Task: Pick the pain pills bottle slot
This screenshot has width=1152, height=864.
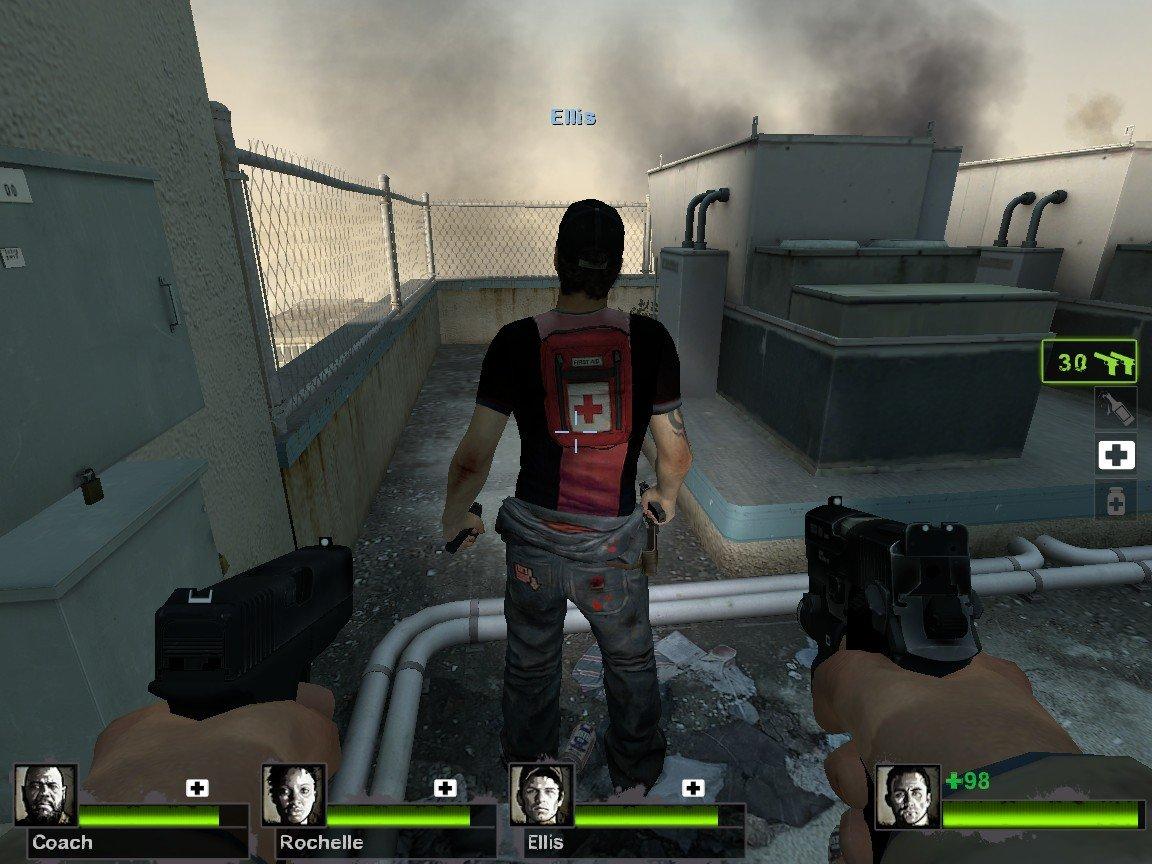Action: pyautogui.click(x=1115, y=499)
